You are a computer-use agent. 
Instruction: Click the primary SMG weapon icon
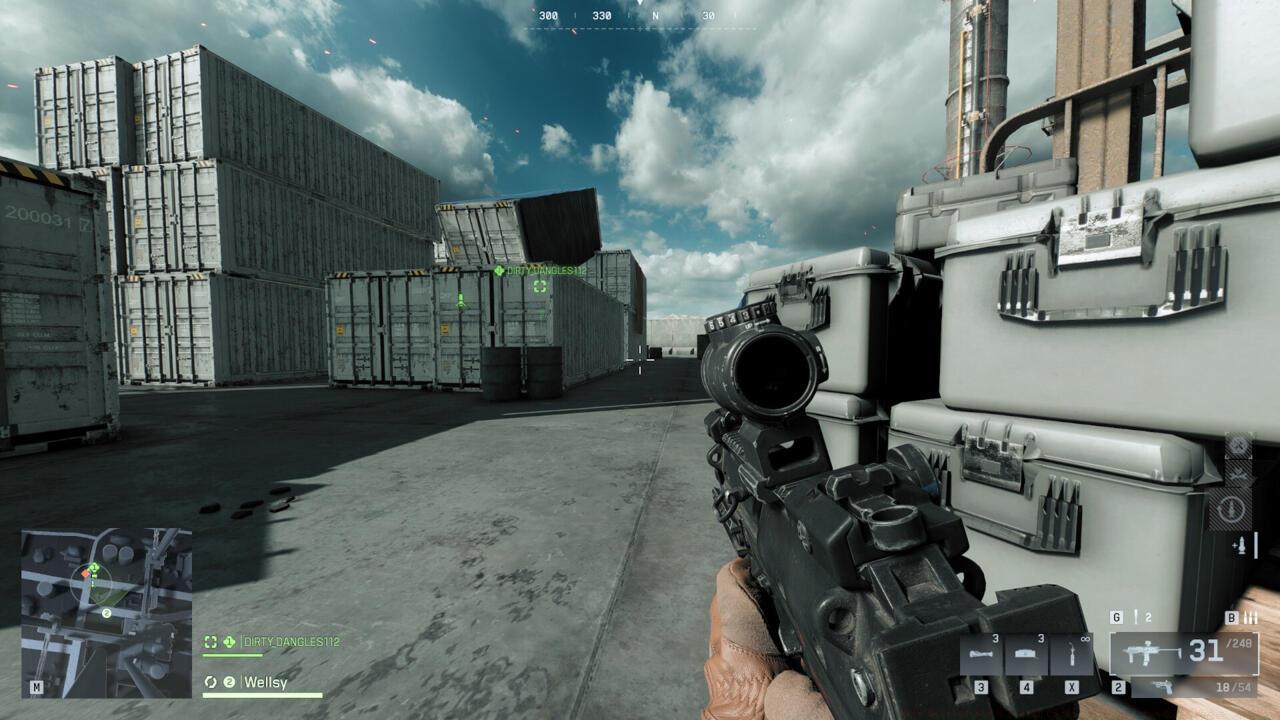[x=1150, y=650]
